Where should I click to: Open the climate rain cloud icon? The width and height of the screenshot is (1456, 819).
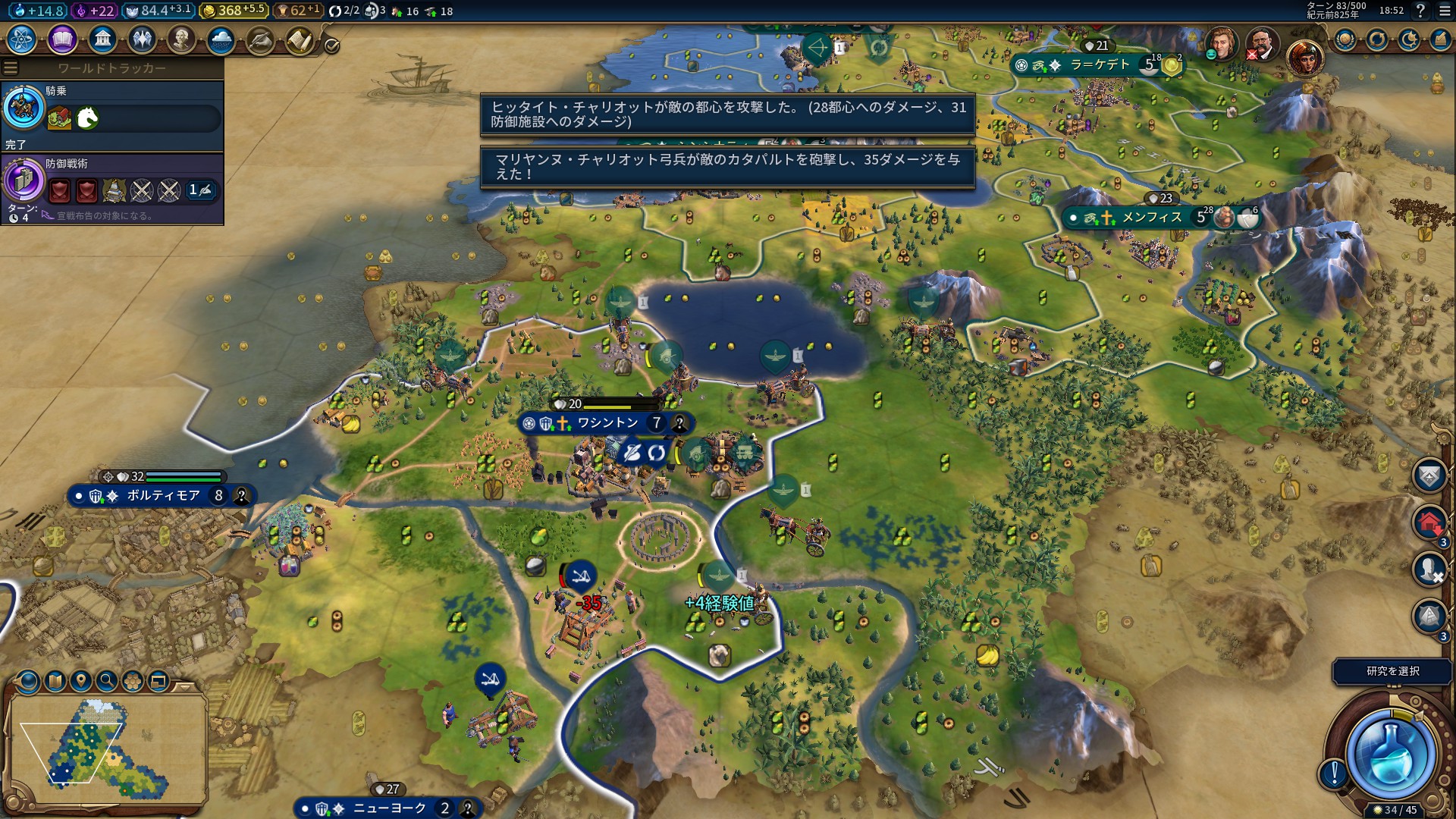(x=221, y=39)
